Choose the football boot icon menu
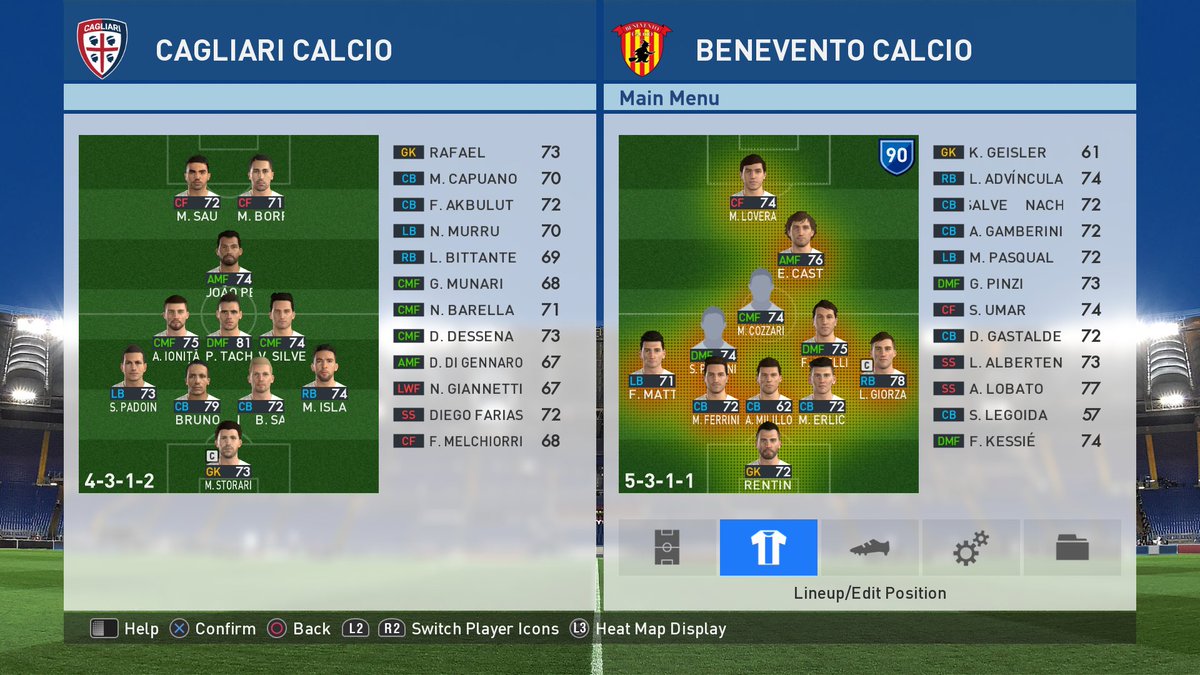The width and height of the screenshot is (1200, 675). tap(870, 547)
